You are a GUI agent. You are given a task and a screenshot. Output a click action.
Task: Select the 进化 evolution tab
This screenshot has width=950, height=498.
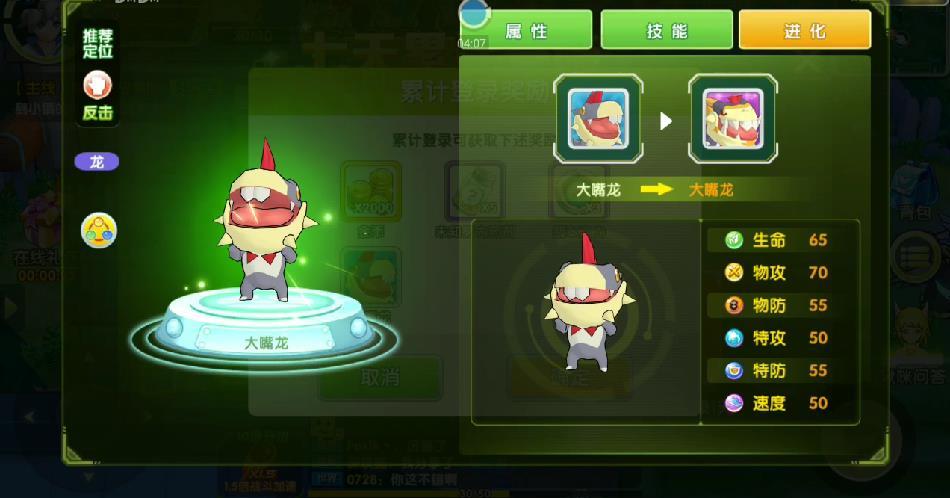804,31
